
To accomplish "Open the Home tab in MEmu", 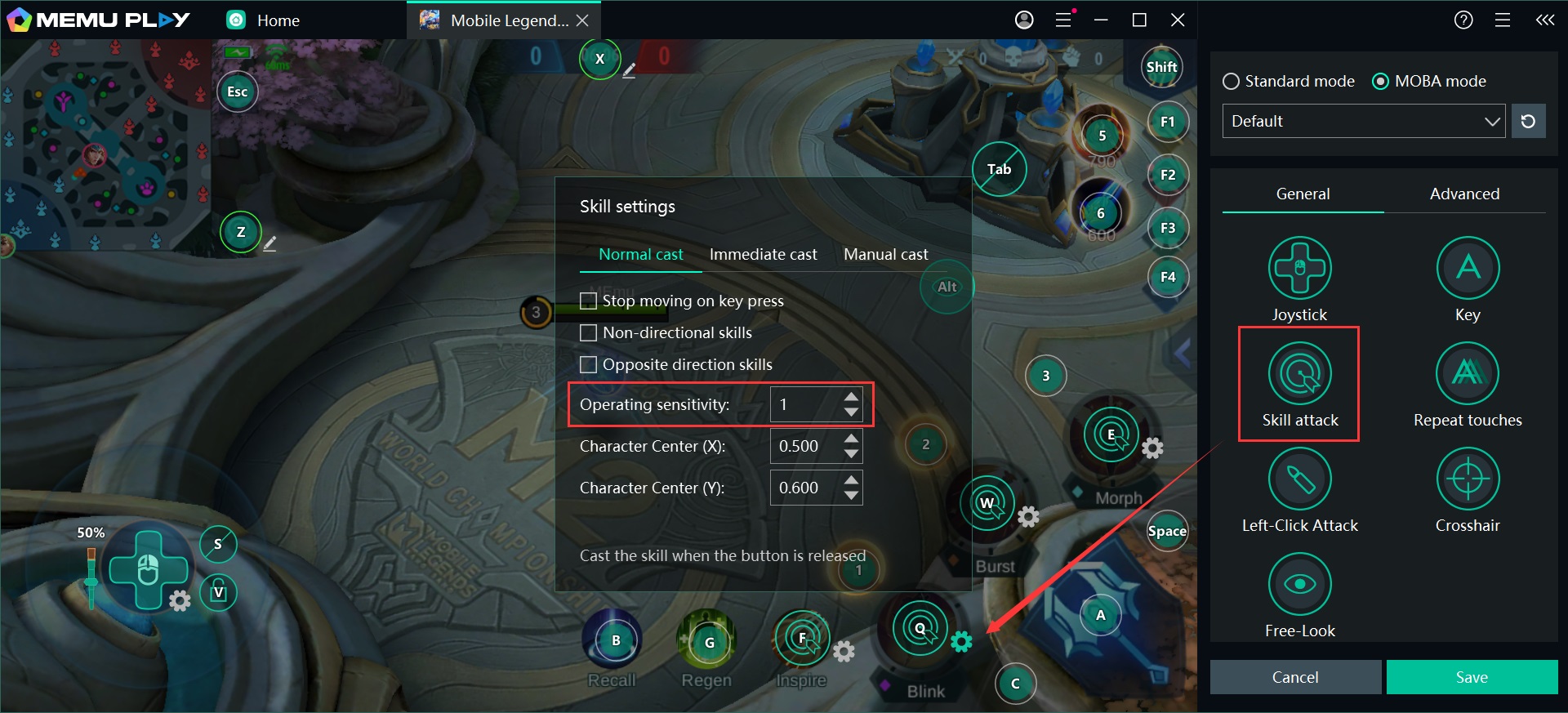I will tap(264, 20).
